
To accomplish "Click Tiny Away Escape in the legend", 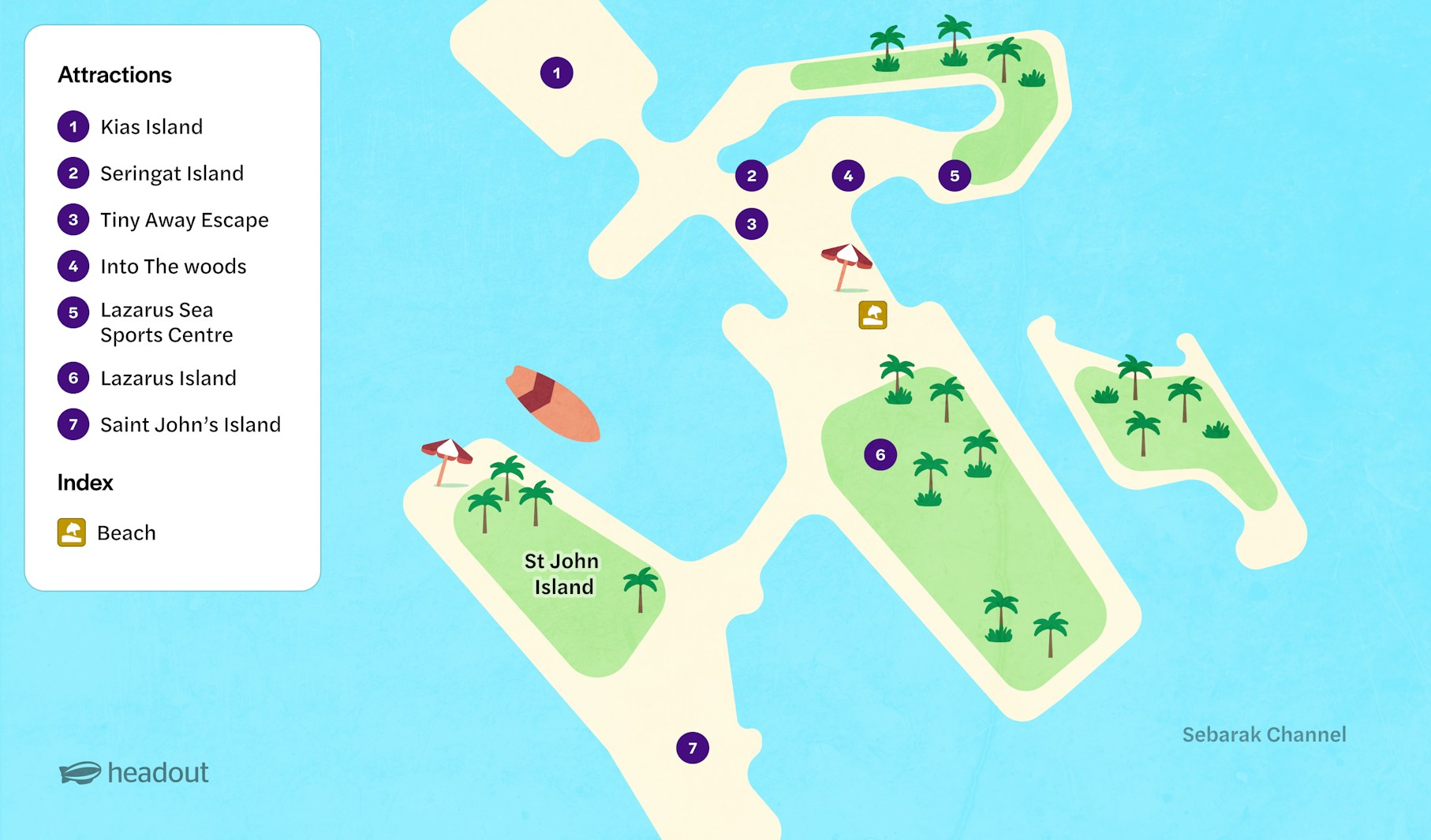I will click(184, 220).
